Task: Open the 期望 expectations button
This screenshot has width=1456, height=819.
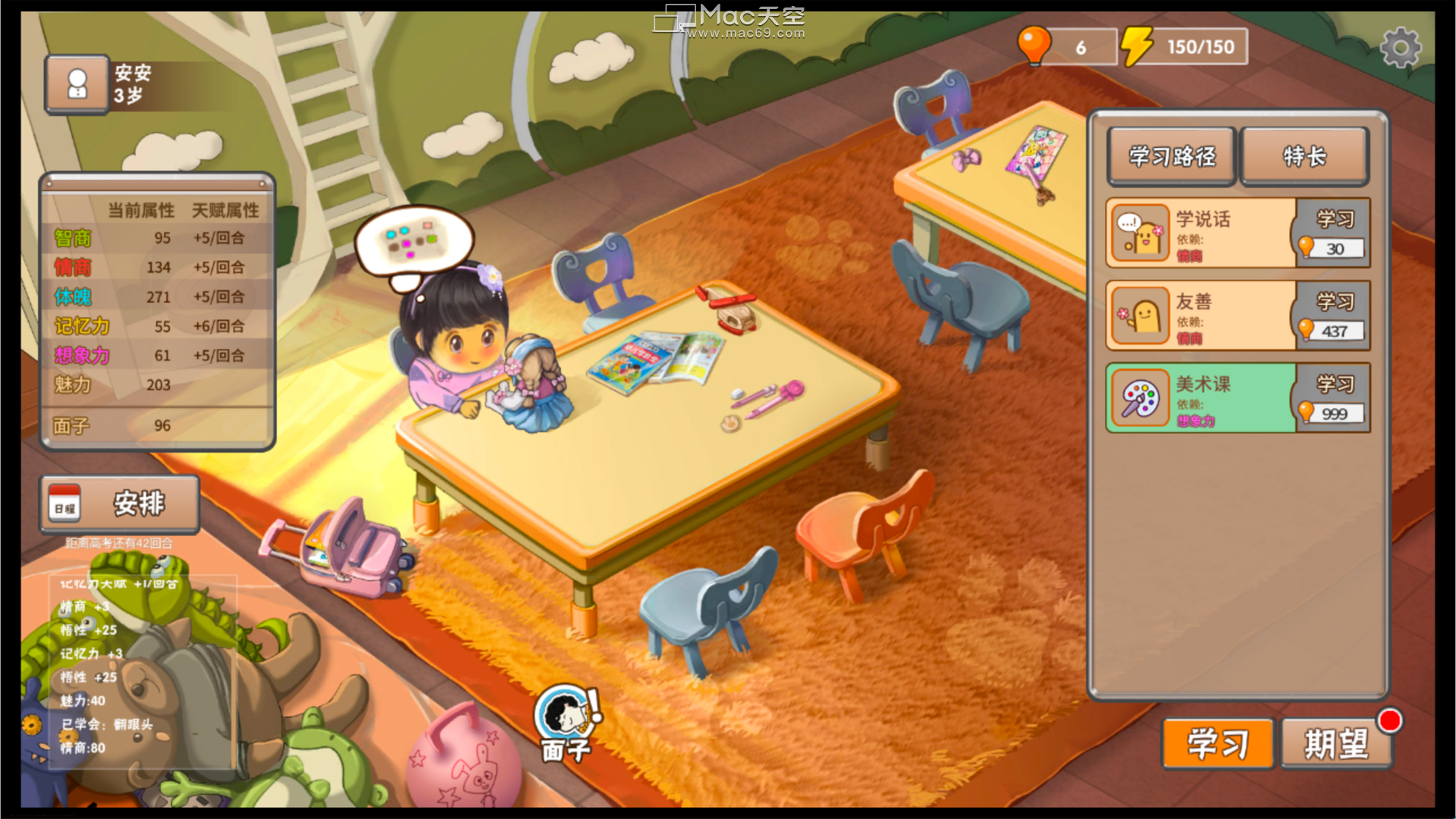Action: click(x=1336, y=744)
